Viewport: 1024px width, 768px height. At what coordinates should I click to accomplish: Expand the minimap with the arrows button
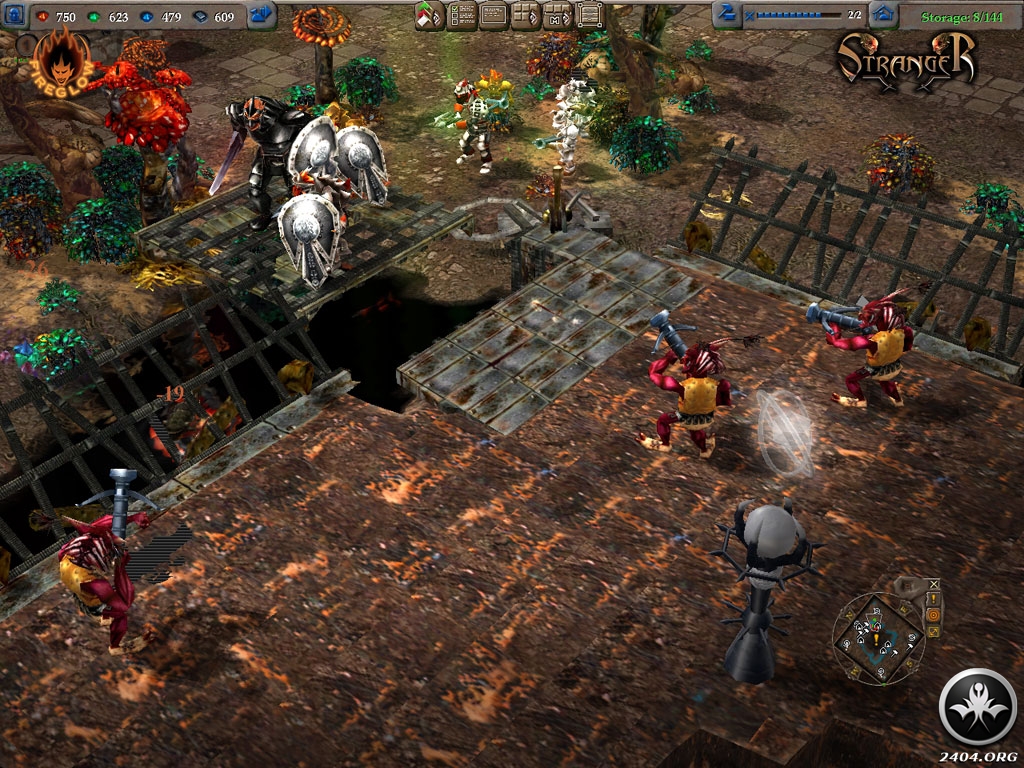coord(933,631)
